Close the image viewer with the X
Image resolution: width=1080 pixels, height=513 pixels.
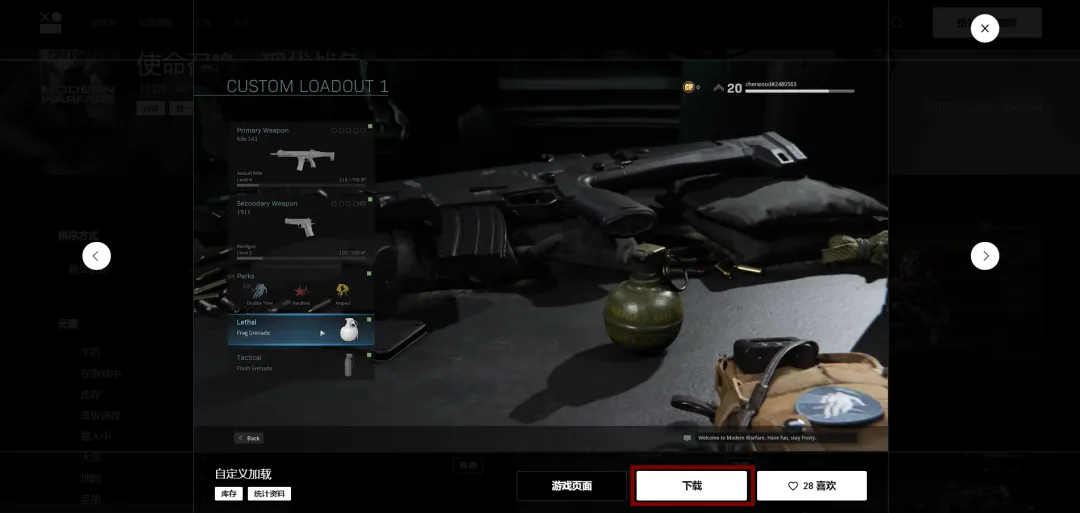(985, 28)
